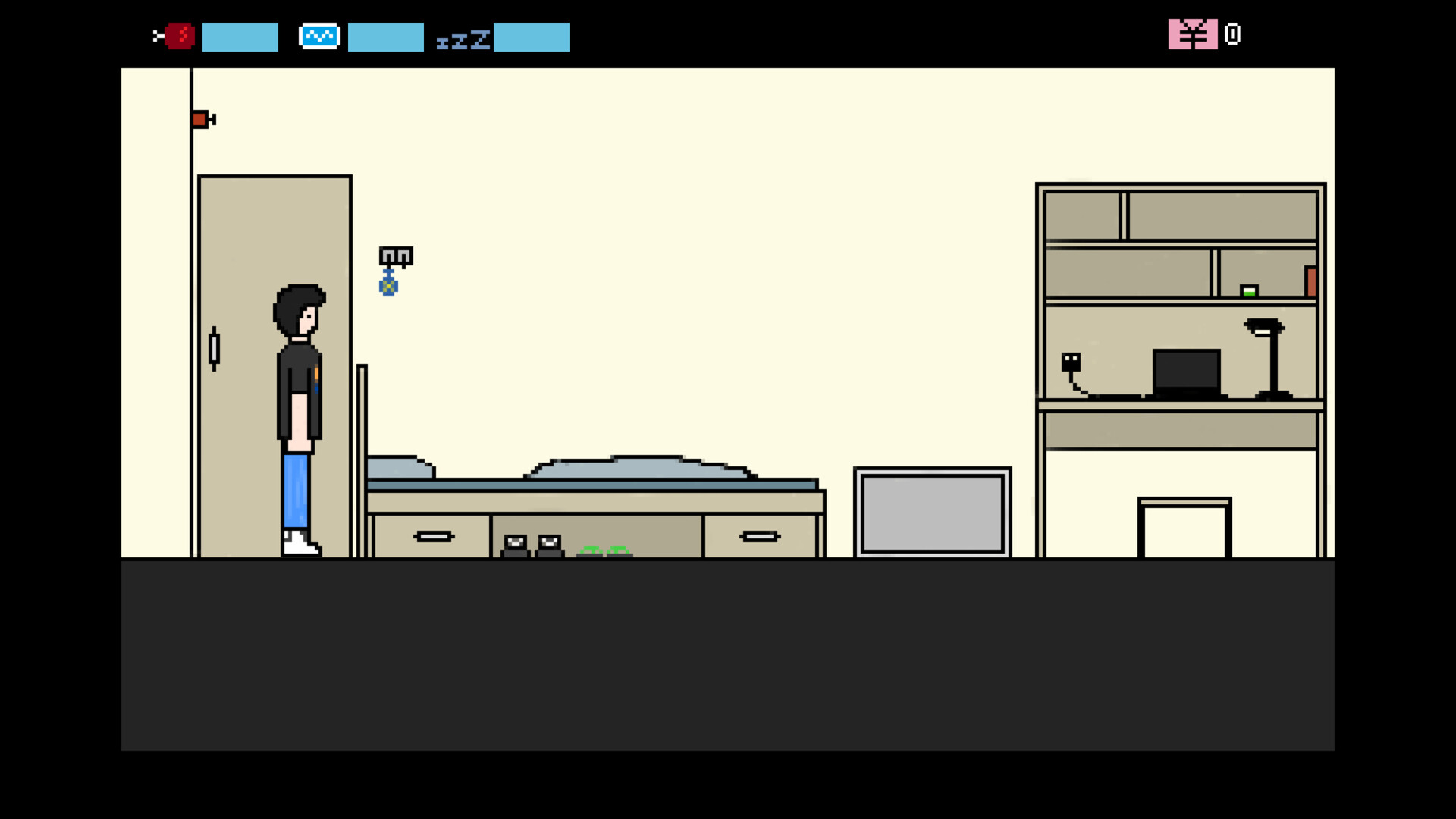Click the blue charm hanging on the wall hook
The image size is (1456, 819).
coord(390,285)
